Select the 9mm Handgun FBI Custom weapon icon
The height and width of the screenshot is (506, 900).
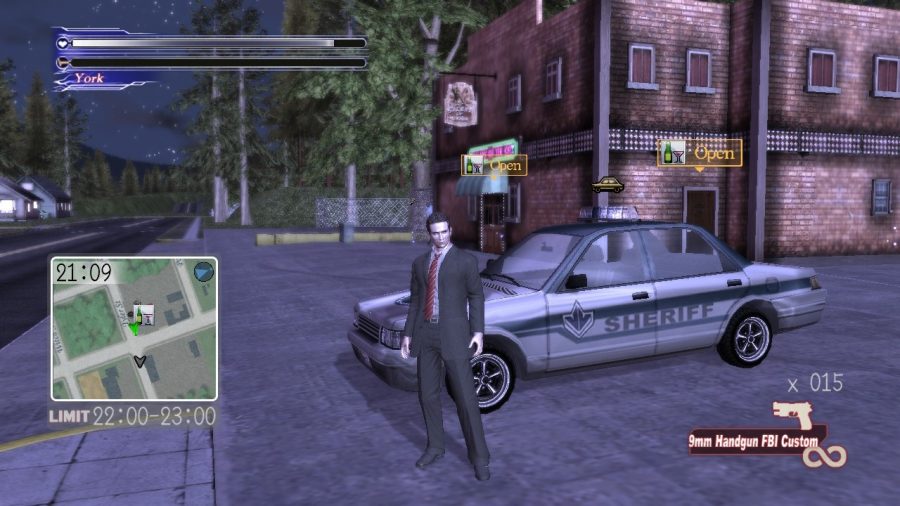(793, 415)
